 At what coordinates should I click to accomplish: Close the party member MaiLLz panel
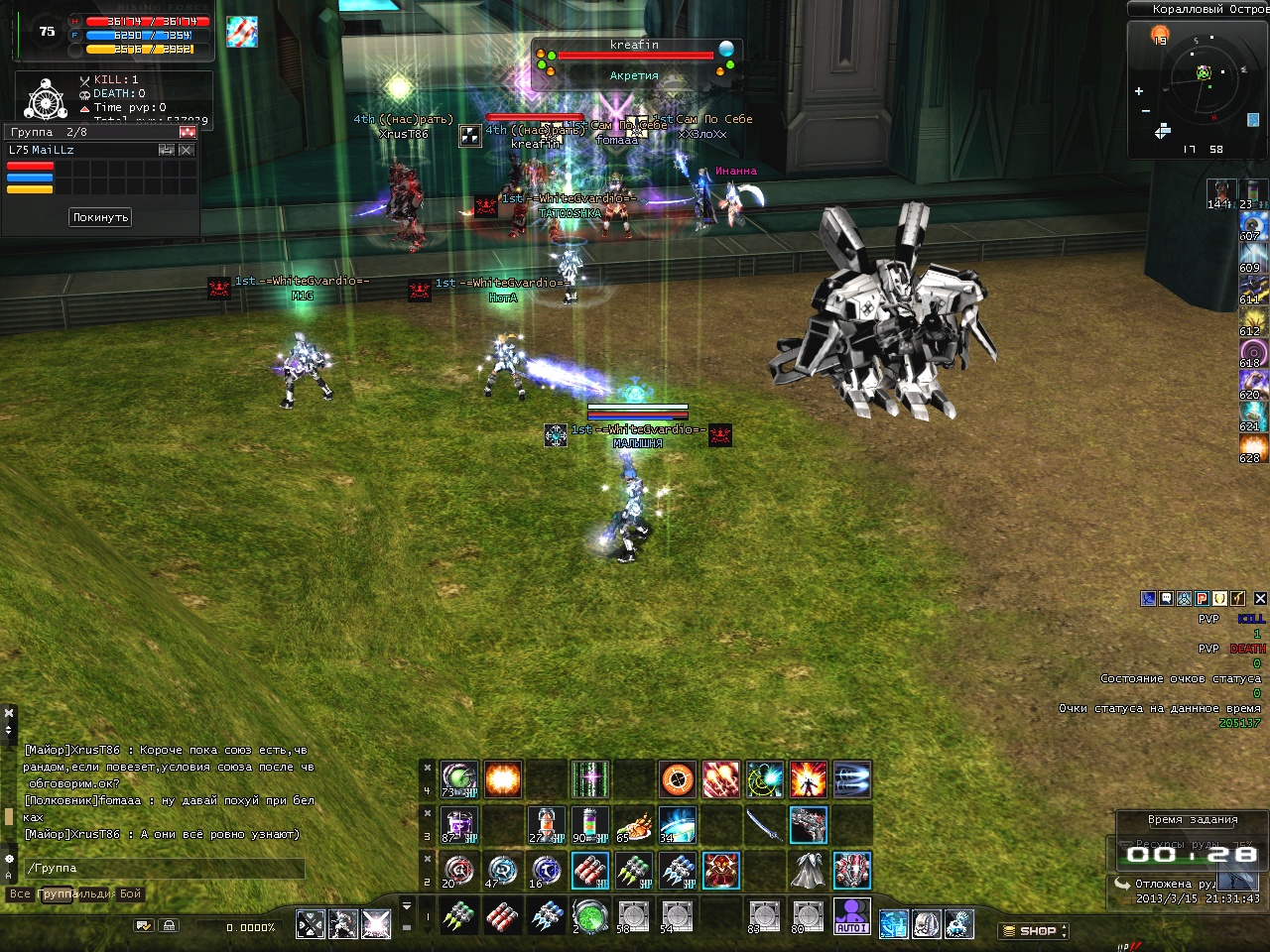[187, 150]
